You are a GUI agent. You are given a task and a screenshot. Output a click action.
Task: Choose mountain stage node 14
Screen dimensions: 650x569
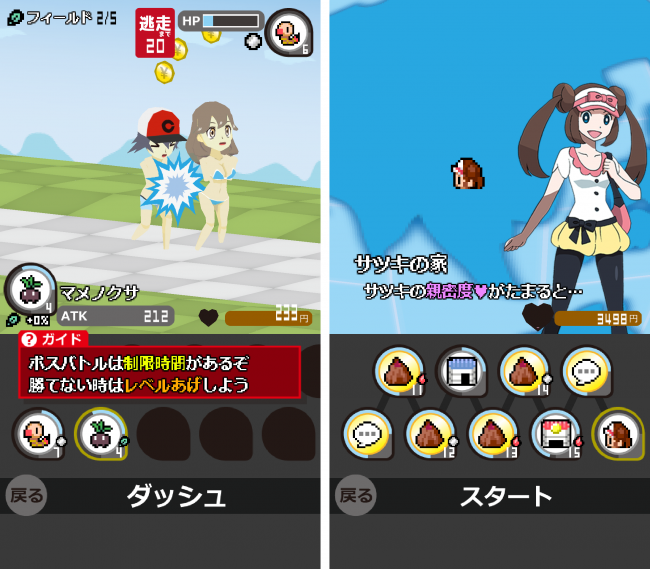(x=524, y=370)
